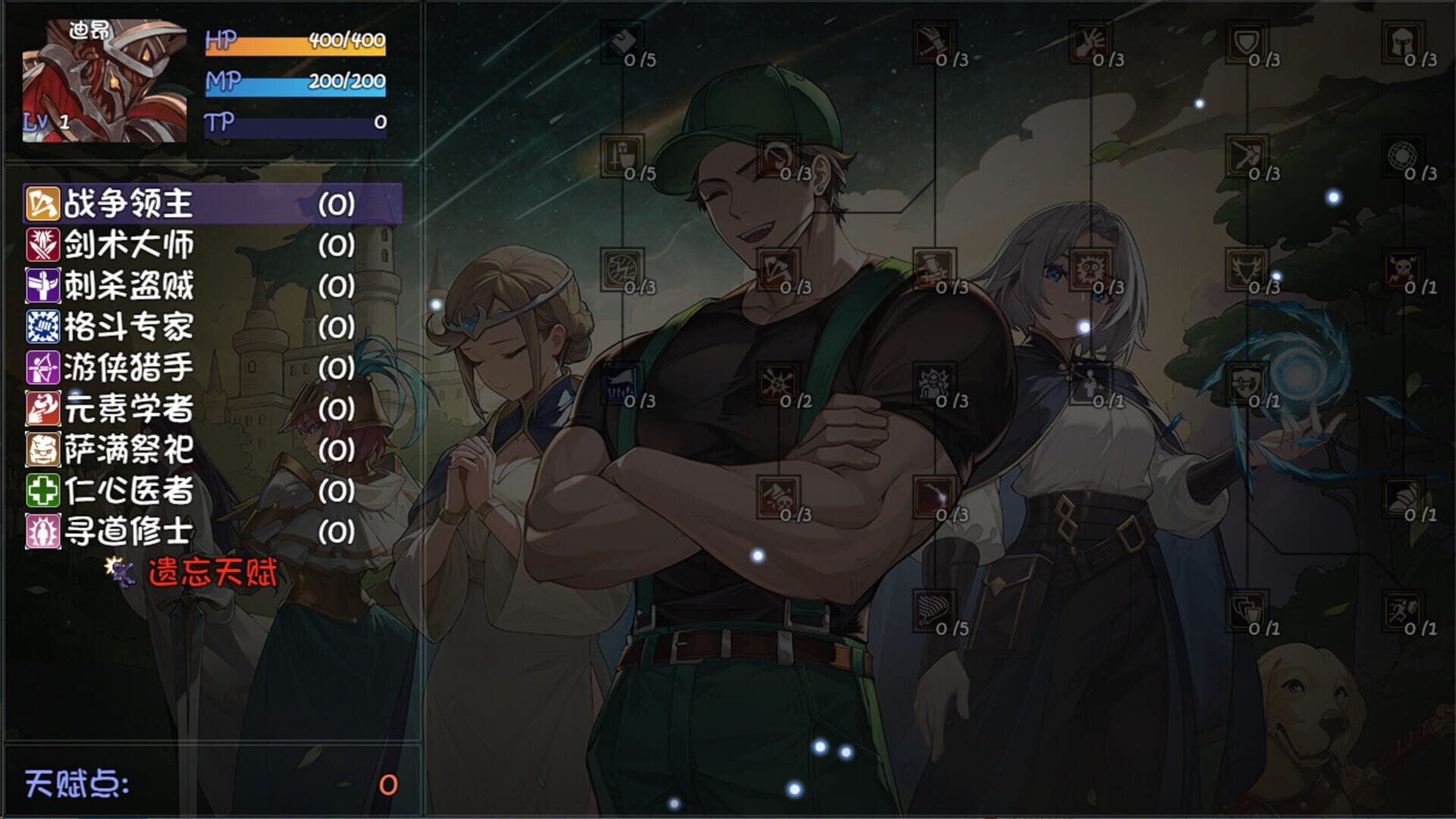Click the double-shield 0/1 talent node
The width and height of the screenshot is (1456, 819).
pyautogui.click(x=1246, y=609)
